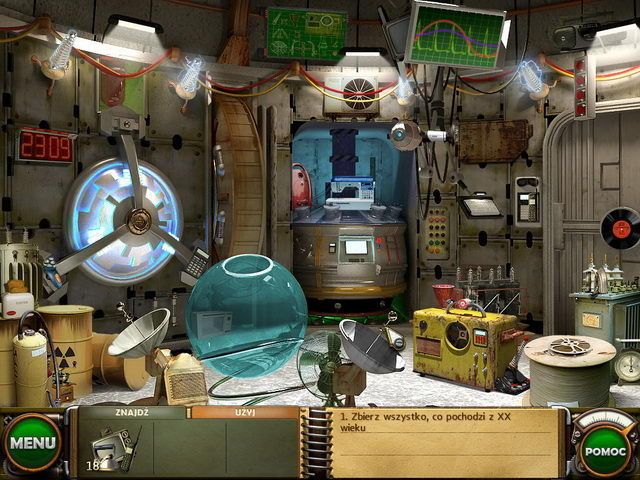Switch to the ZNAJDŹ tab

point(131,411)
